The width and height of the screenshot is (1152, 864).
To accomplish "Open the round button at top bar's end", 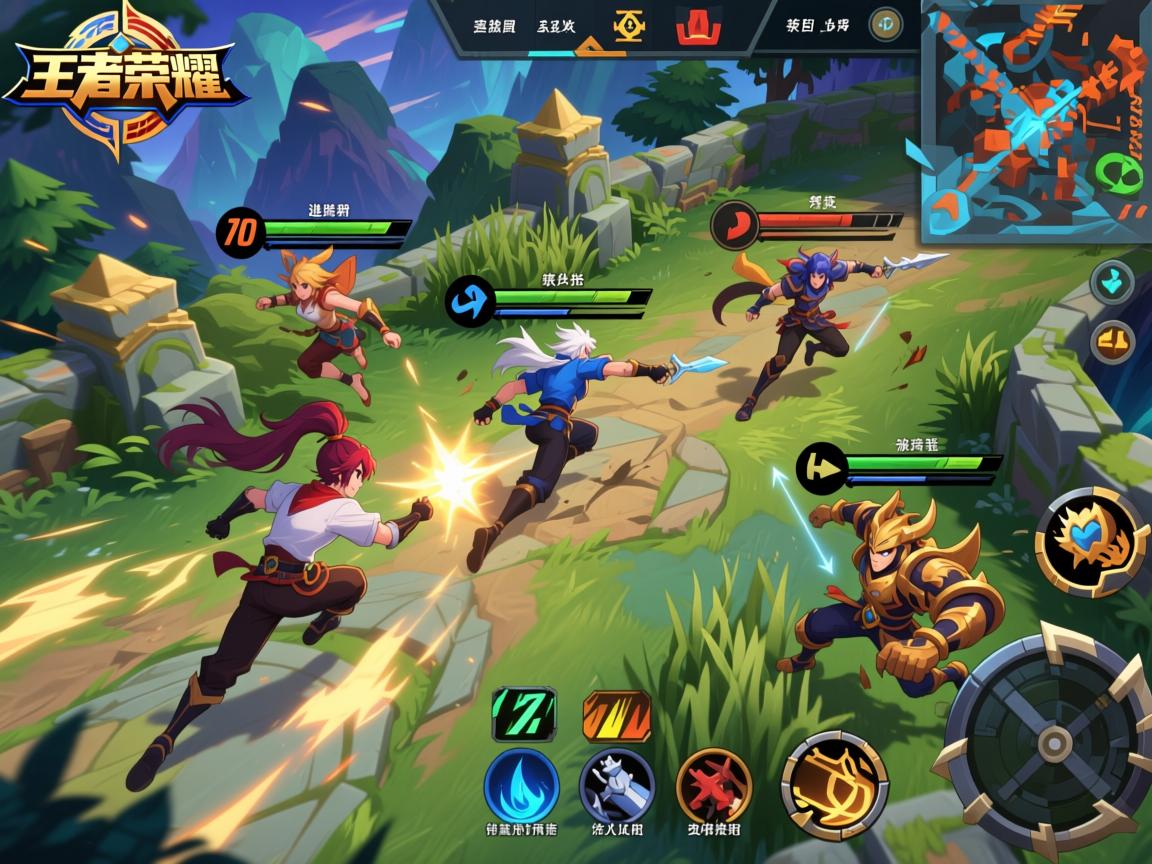I will click(x=885, y=25).
